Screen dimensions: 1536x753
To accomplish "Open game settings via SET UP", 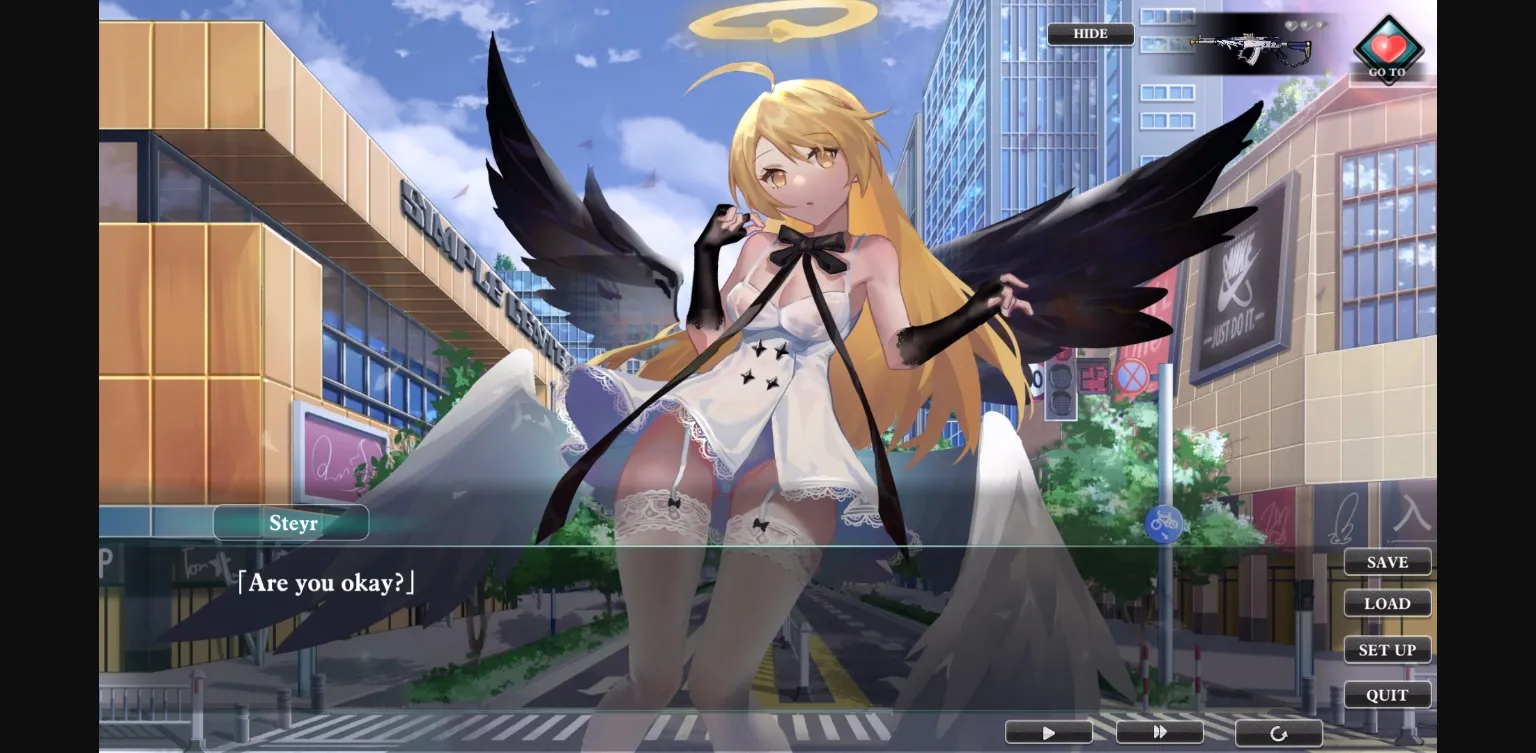I will pyautogui.click(x=1387, y=649).
